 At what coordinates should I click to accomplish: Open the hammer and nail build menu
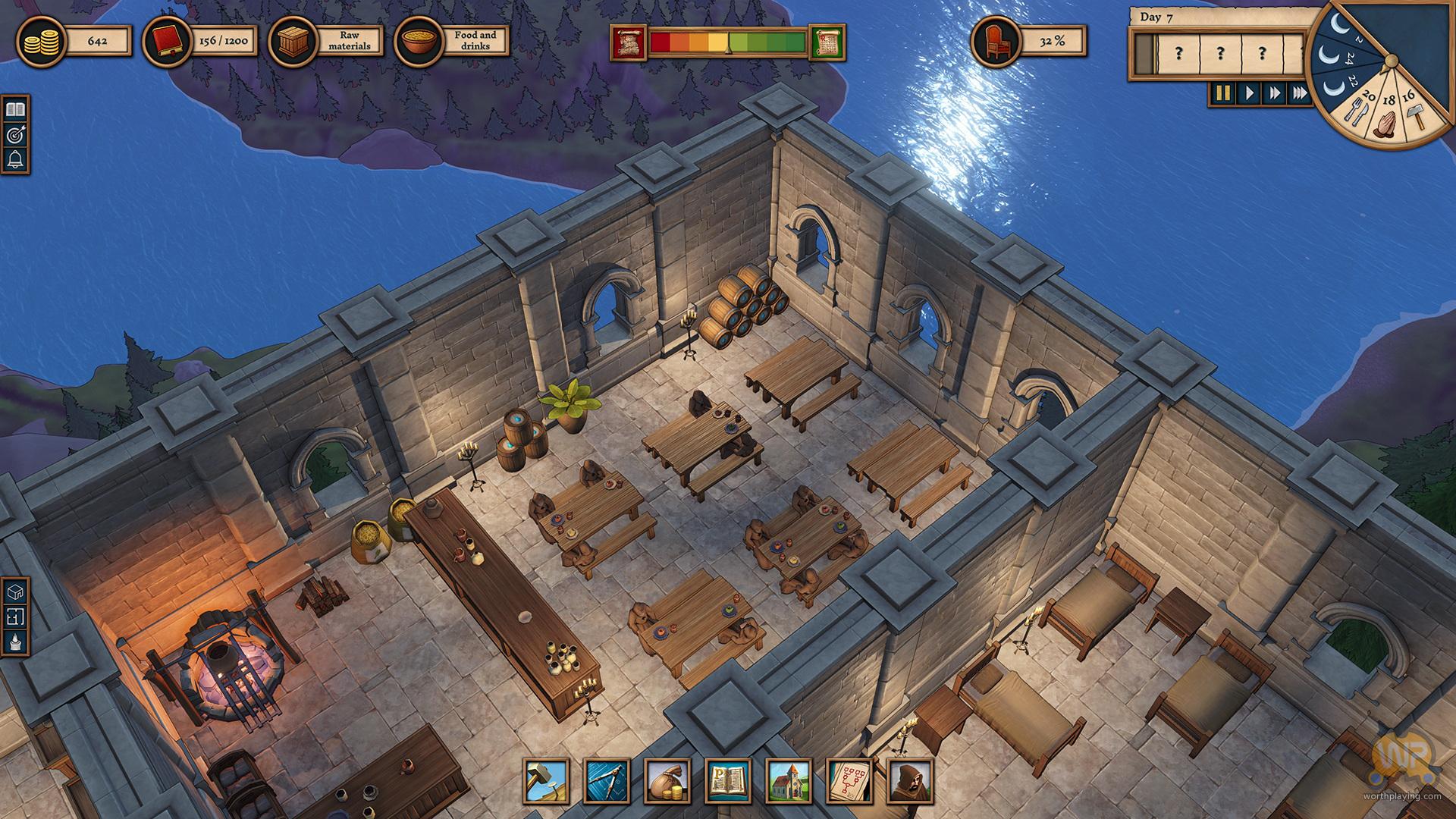(546, 781)
